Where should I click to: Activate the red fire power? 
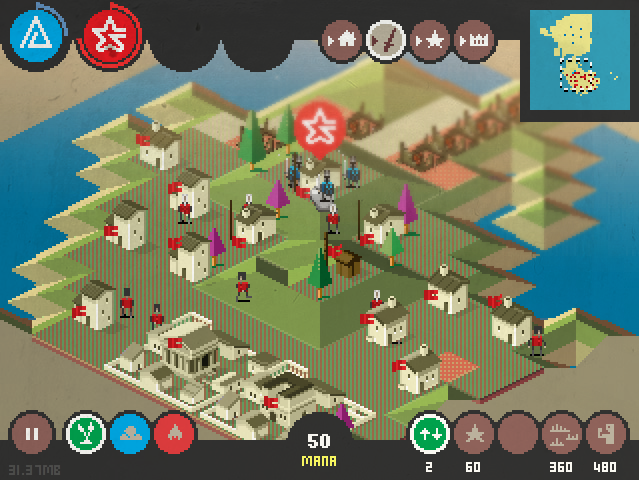click(x=175, y=435)
